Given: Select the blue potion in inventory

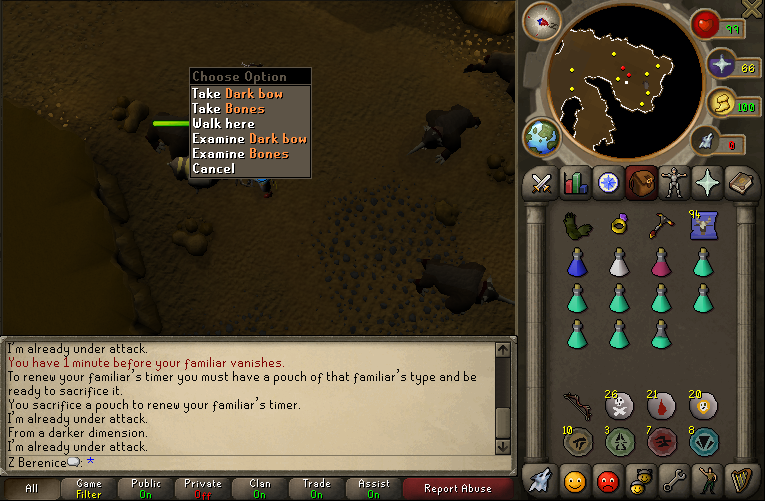Looking at the screenshot, I should click(x=575, y=262).
